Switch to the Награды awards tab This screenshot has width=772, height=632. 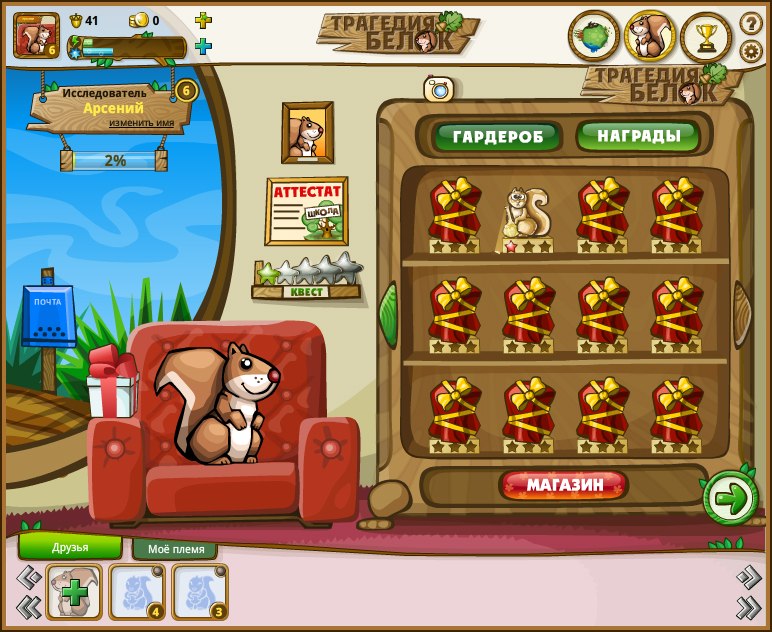click(x=639, y=136)
